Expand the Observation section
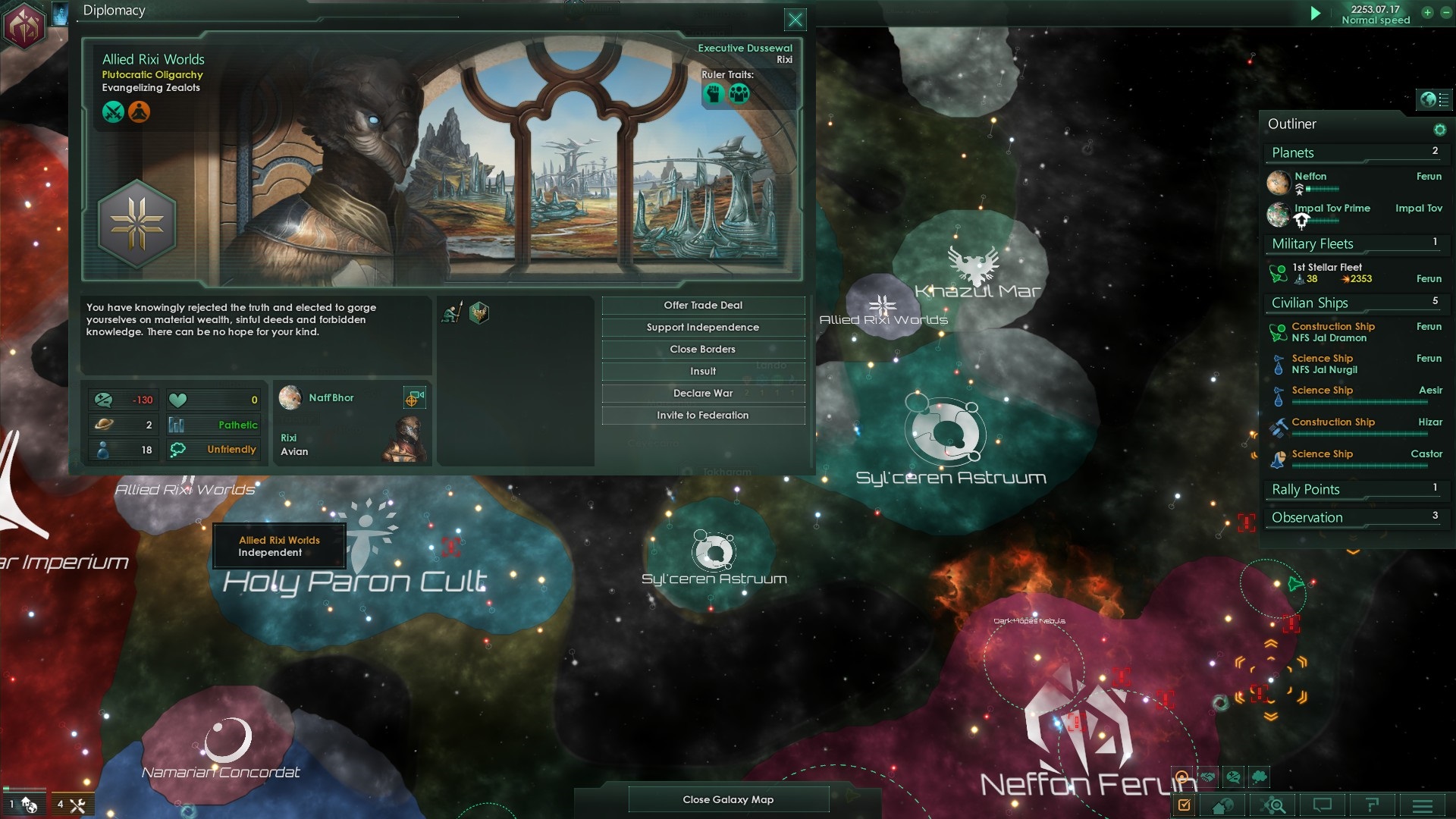Screen dimensions: 1456x819 pos(1307,518)
